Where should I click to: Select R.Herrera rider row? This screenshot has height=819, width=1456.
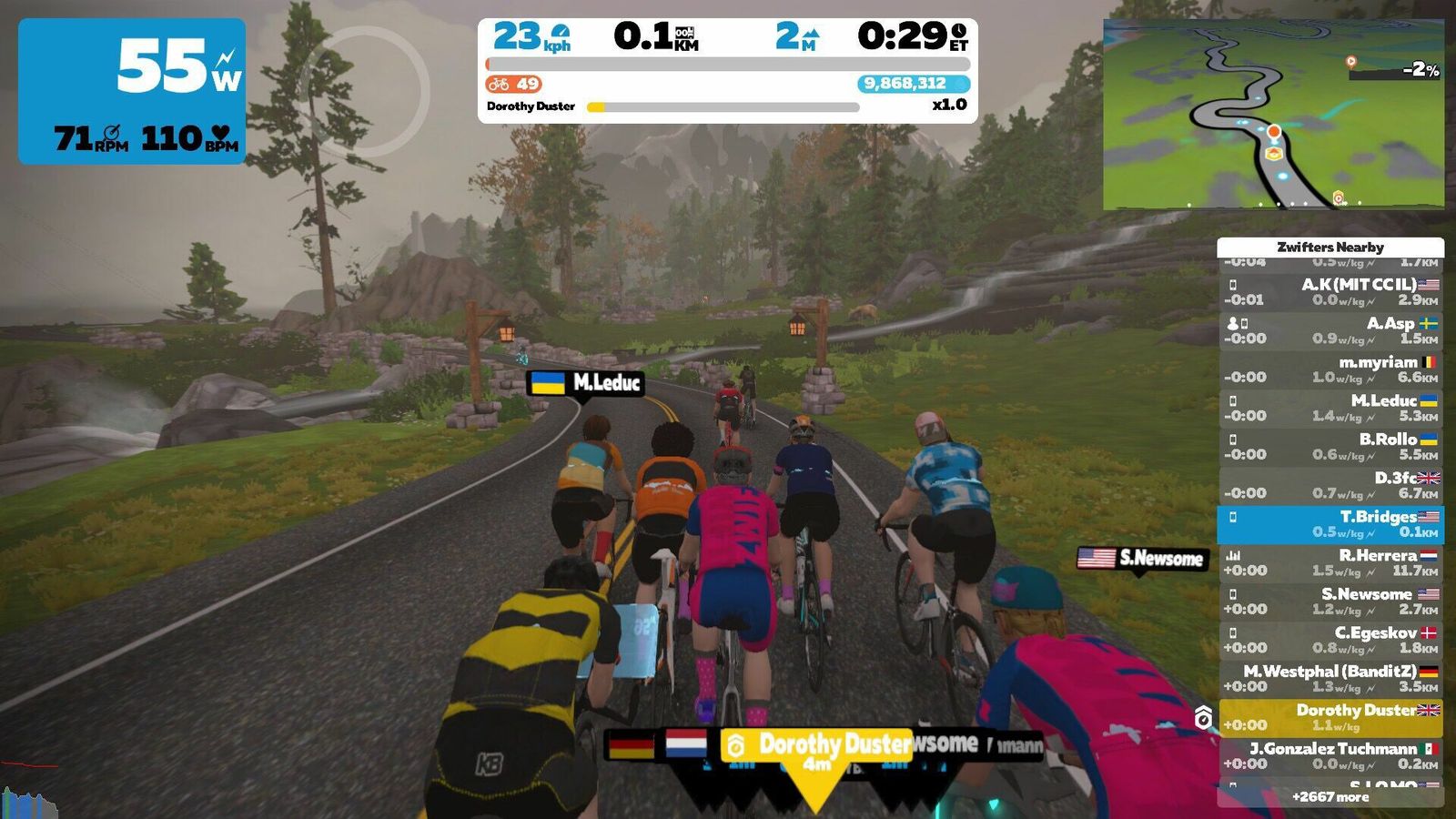[1330, 562]
